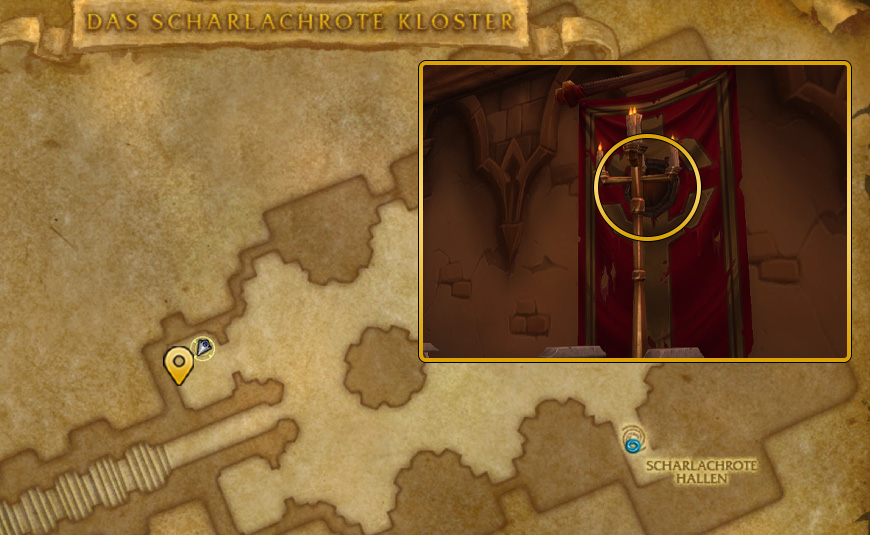The width and height of the screenshot is (870, 535).
Task: Click the blue Scharlachrote Hallen portal icon
Action: (632, 441)
